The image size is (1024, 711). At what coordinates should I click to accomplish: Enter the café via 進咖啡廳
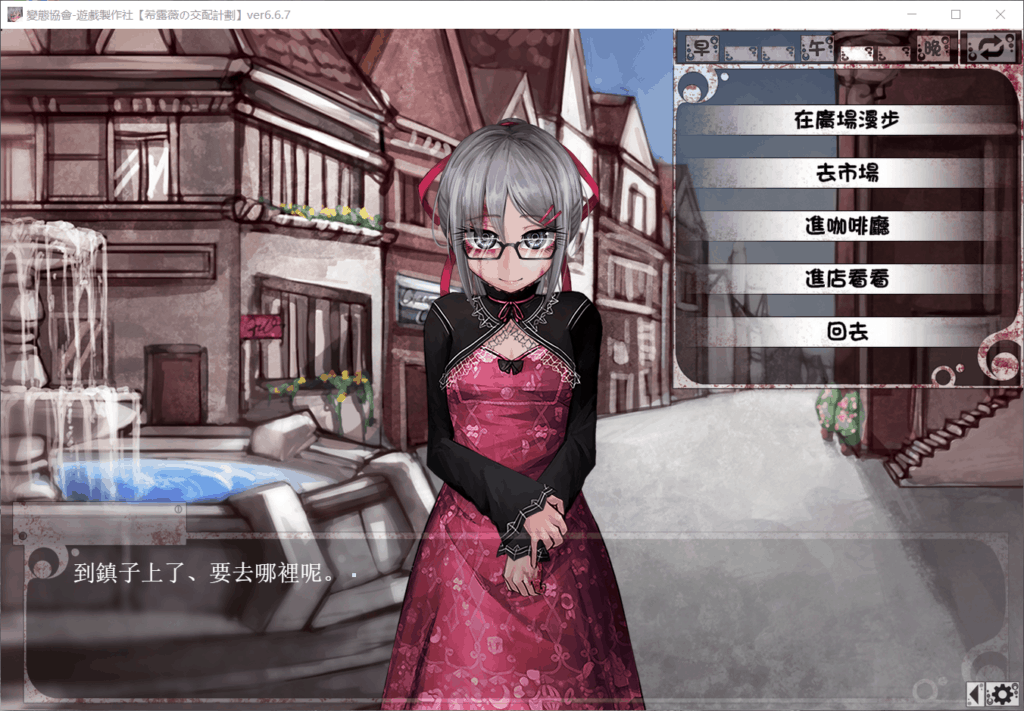click(x=846, y=226)
